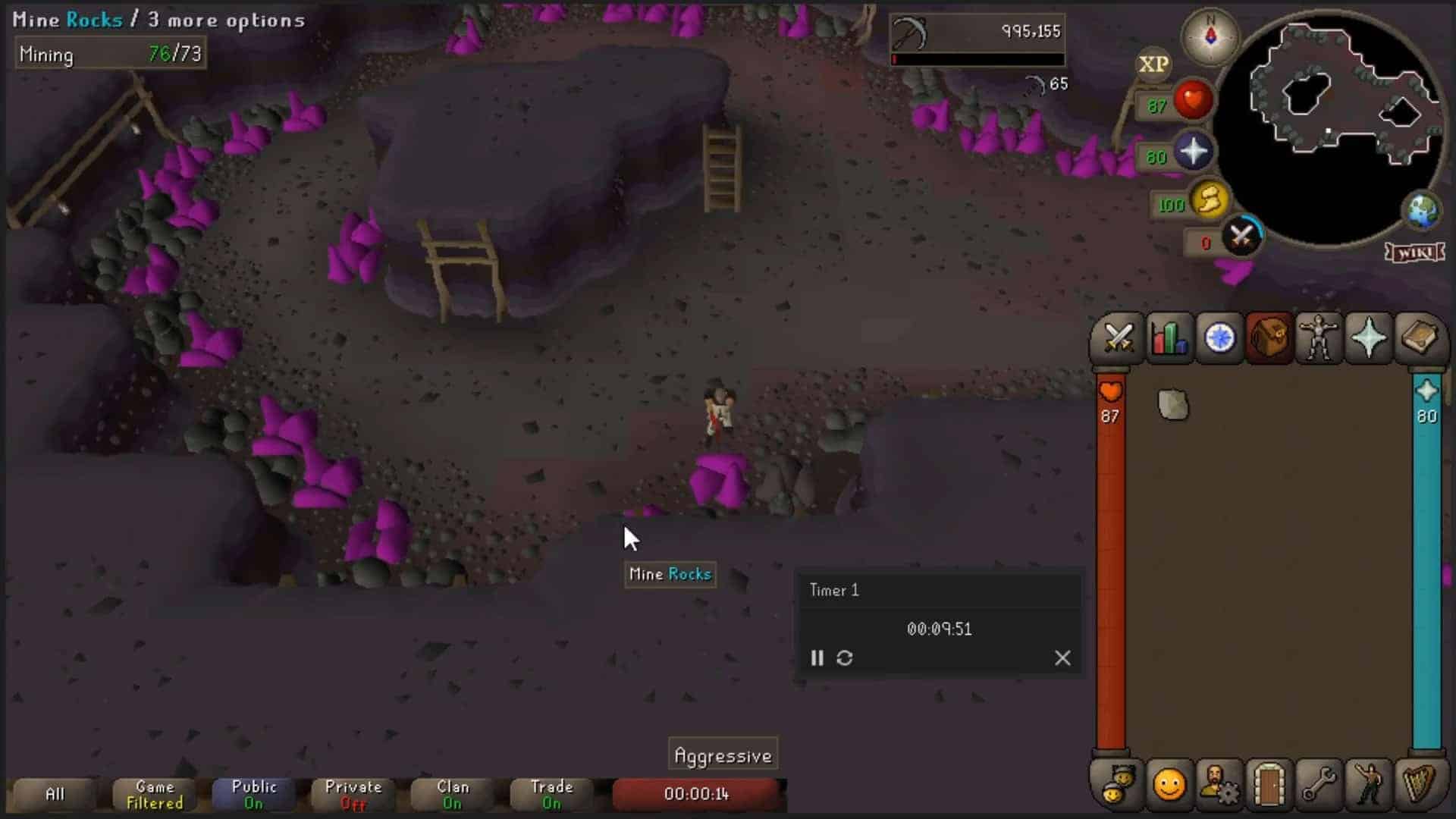Pause Timer 1
The width and height of the screenshot is (1456, 819).
coord(817,658)
